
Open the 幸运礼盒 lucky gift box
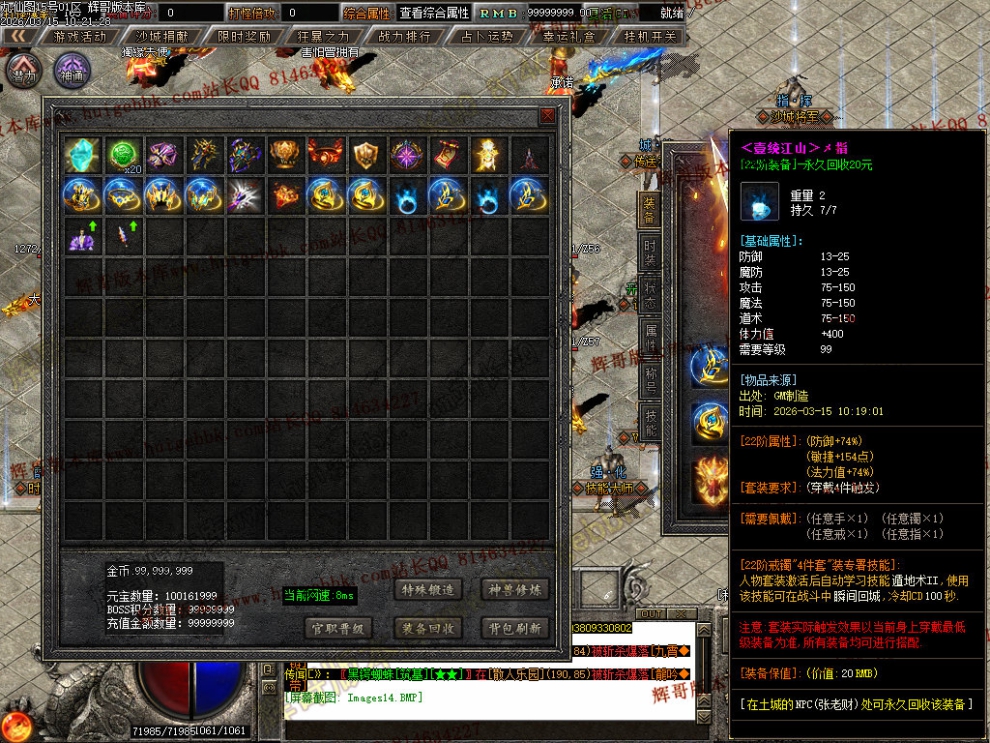tap(568, 36)
